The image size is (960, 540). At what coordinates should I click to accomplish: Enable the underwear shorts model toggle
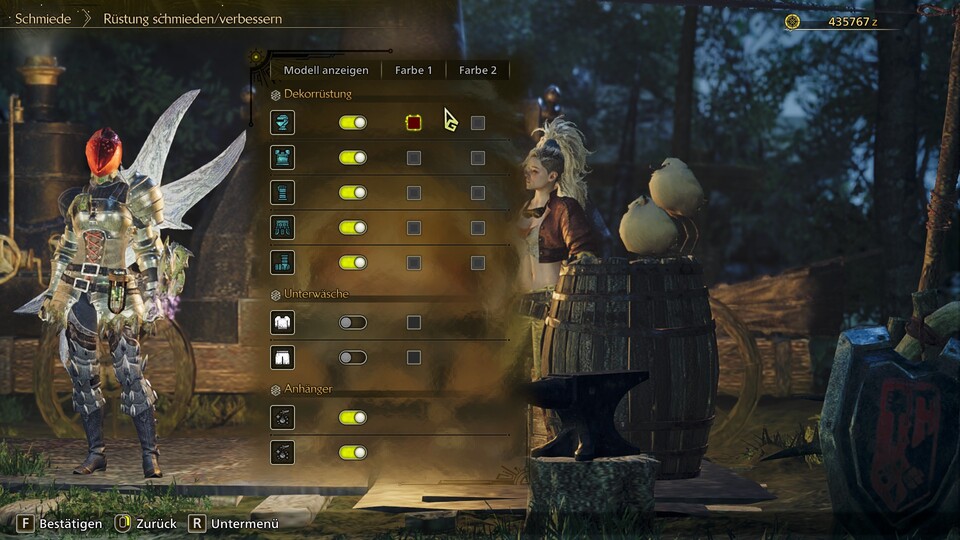pos(353,357)
